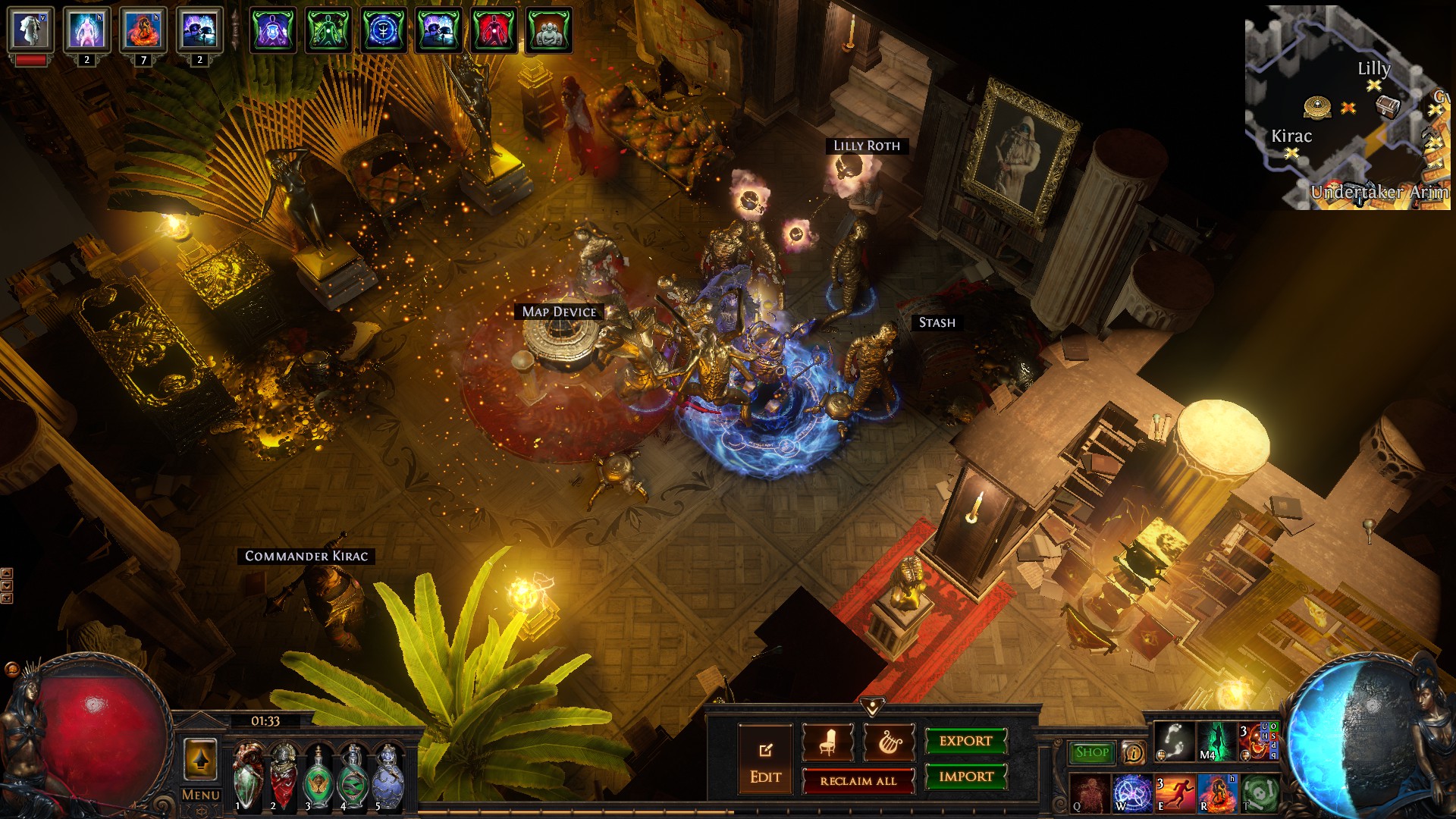Screen dimensions: 1456x819
Task: Open the green Shop button
Action: (1091, 752)
